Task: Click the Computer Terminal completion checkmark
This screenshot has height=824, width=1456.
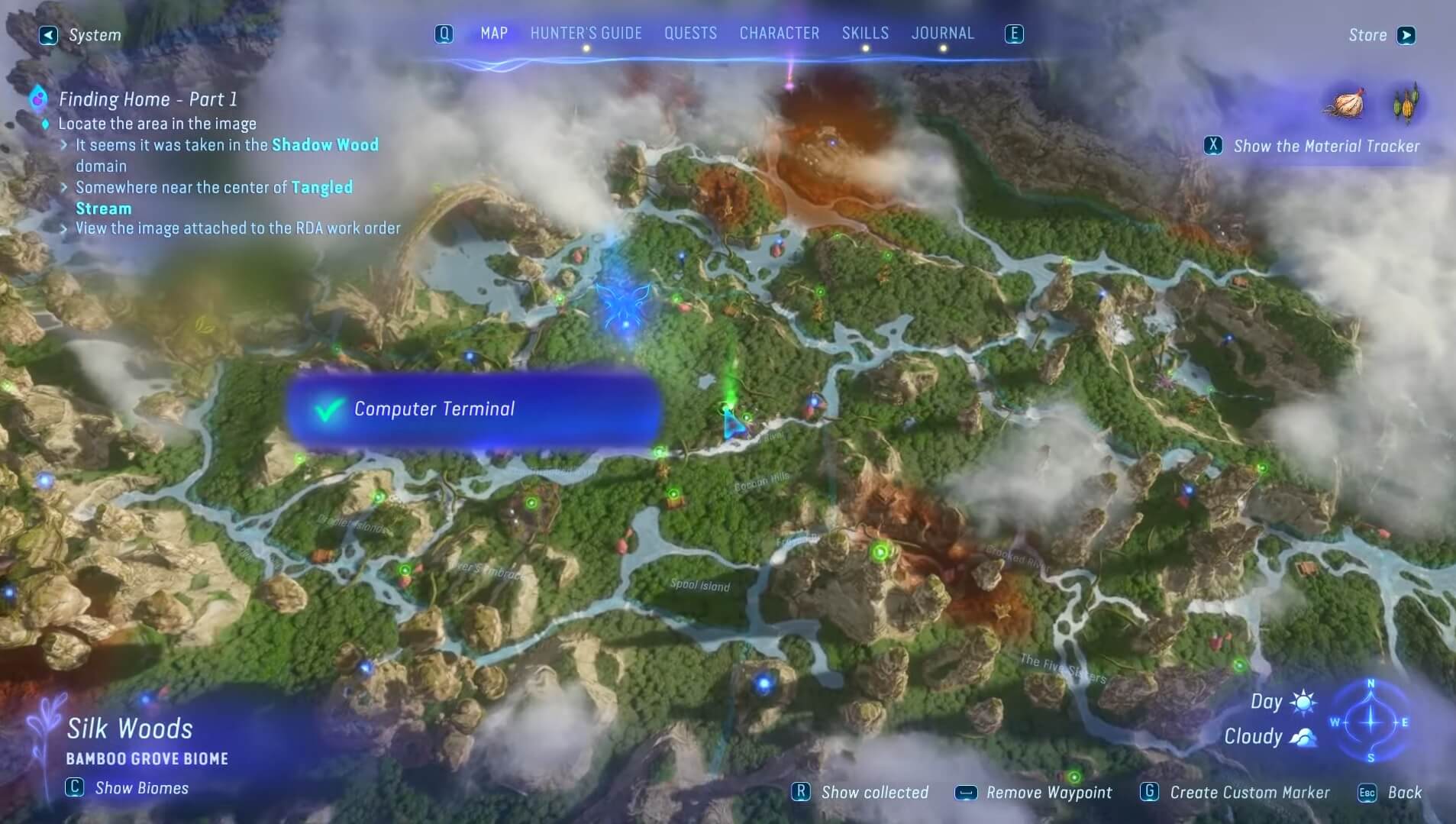Action: (x=328, y=410)
